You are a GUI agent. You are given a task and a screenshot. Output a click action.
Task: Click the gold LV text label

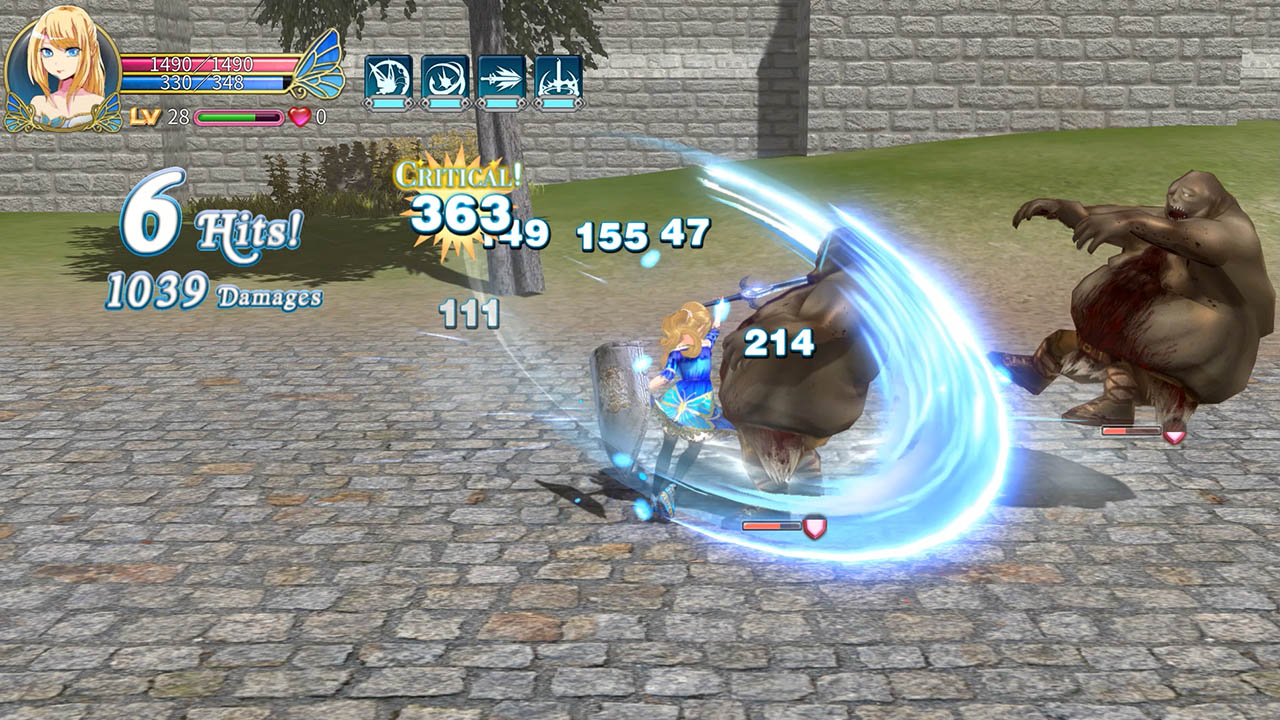(143, 117)
